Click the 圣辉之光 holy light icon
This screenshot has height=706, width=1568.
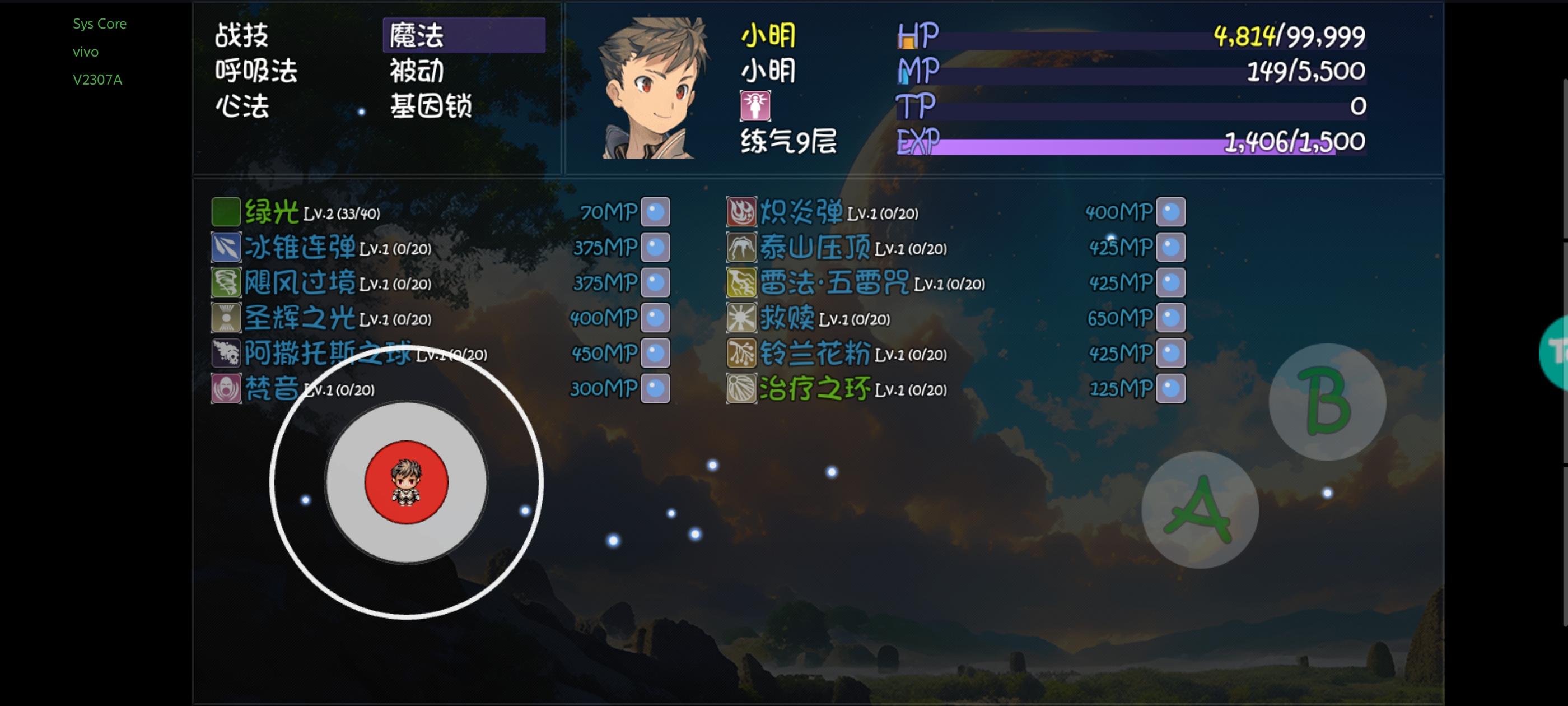click(x=226, y=317)
